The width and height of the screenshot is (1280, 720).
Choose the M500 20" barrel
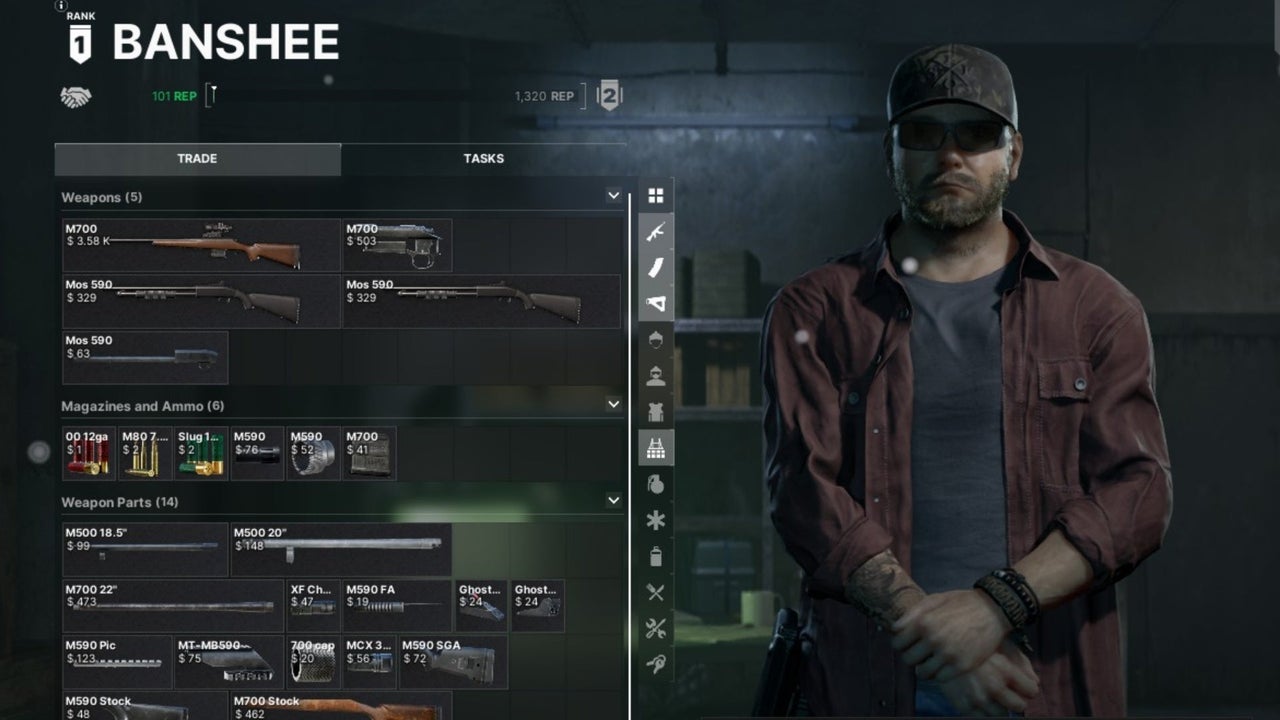(x=341, y=550)
